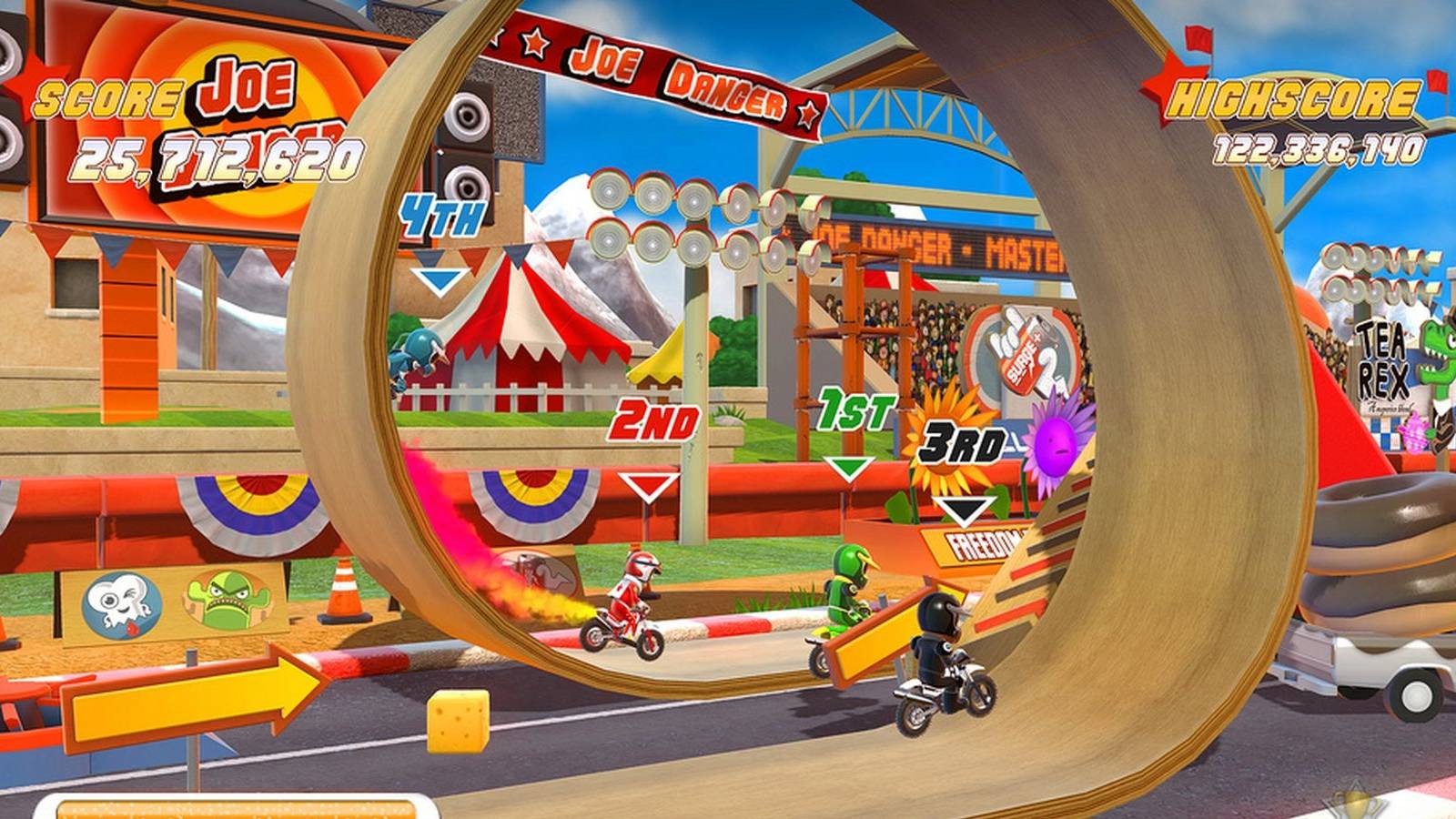Click the blue 4TH position marker
1456x819 pixels.
pos(443,216)
